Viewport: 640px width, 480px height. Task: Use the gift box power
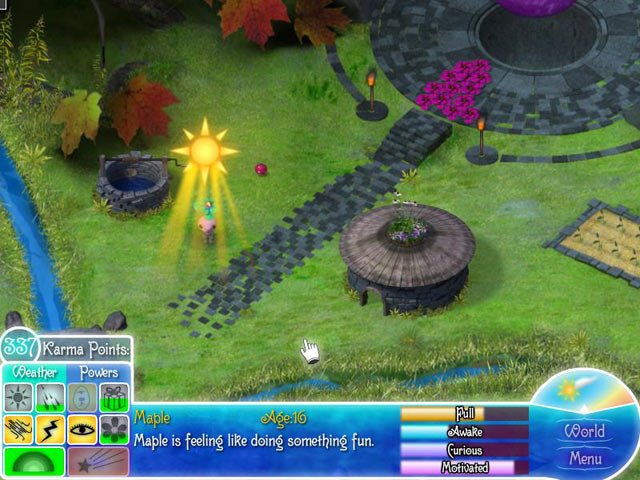[113, 398]
